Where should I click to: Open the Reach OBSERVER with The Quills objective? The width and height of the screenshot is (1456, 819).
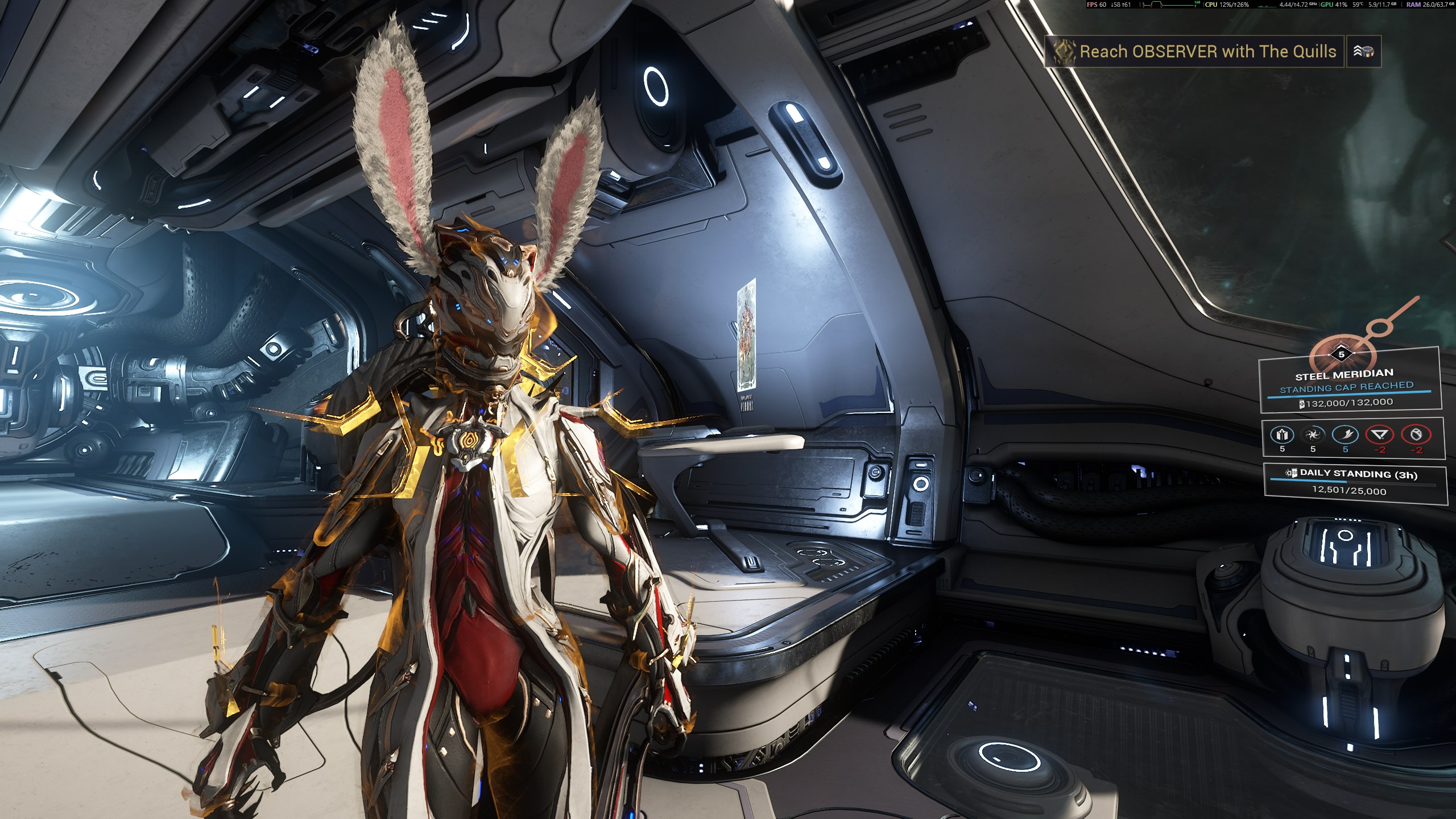[x=1194, y=52]
